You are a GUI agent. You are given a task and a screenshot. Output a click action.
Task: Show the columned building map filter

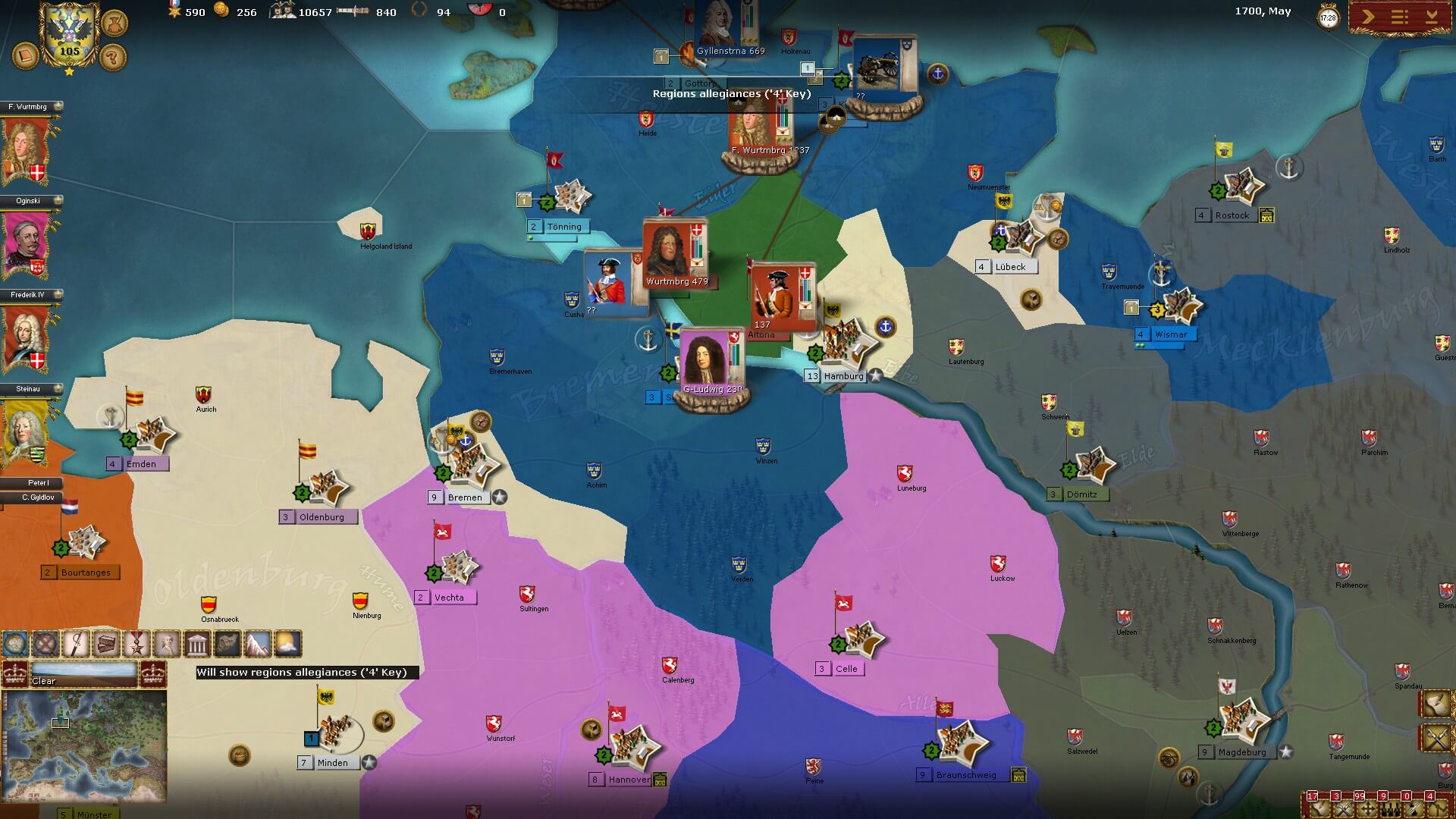pos(197,644)
